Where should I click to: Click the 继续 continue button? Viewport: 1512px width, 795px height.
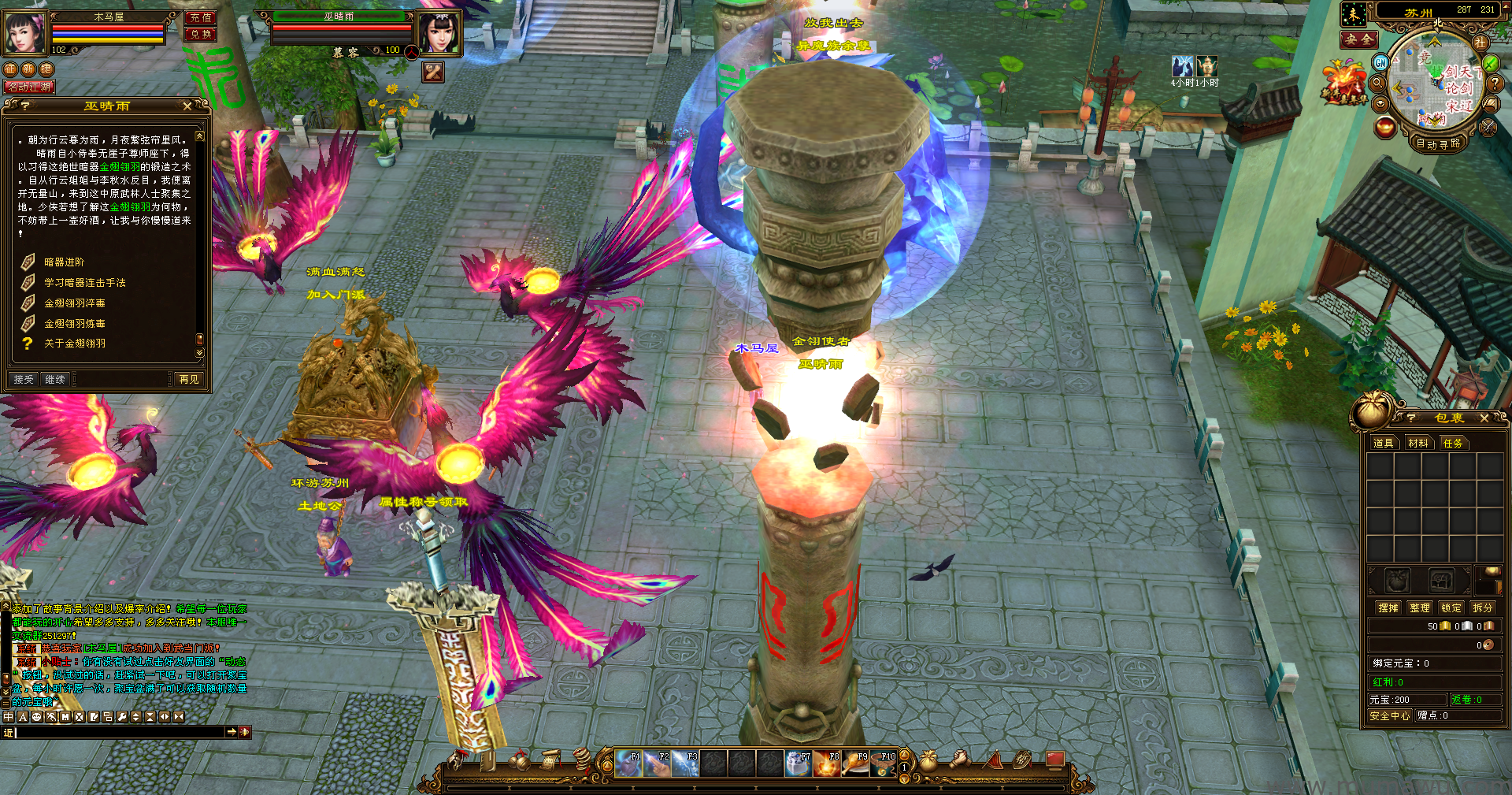pos(55,380)
